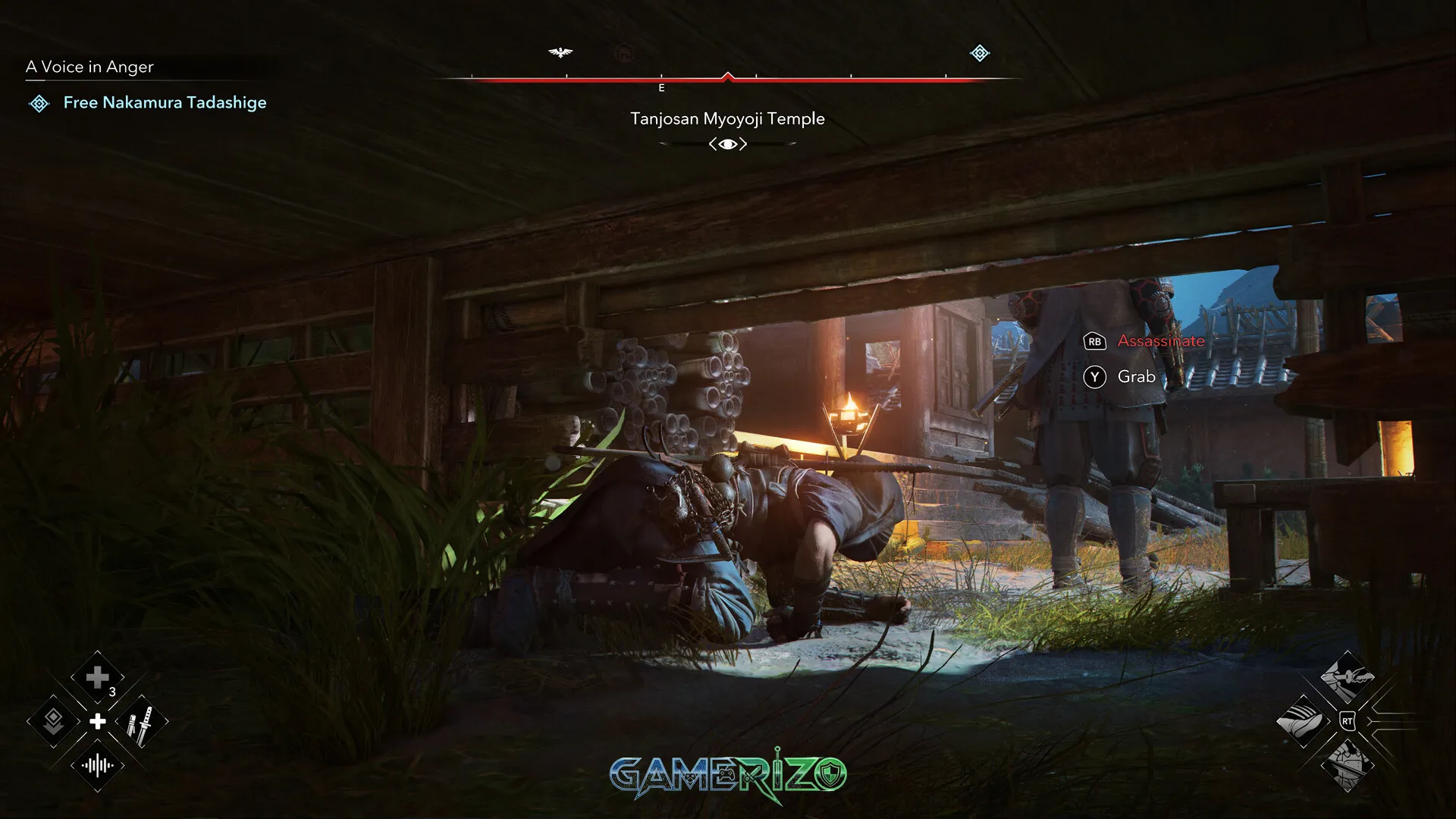Expand the A Voice in Anger quest header
The height and width of the screenshot is (819, 1456).
[x=89, y=67]
